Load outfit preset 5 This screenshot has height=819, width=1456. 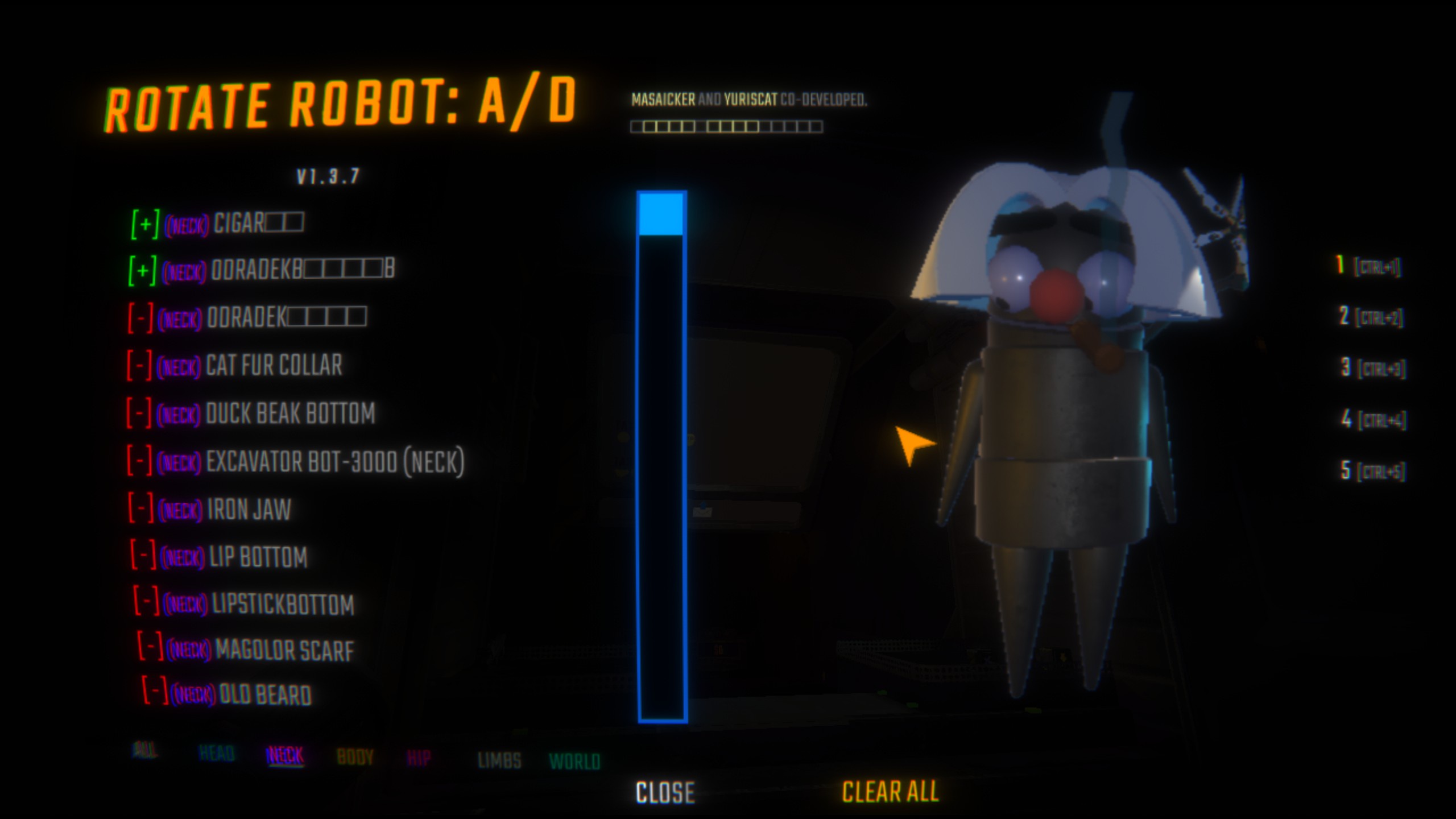click(1374, 471)
